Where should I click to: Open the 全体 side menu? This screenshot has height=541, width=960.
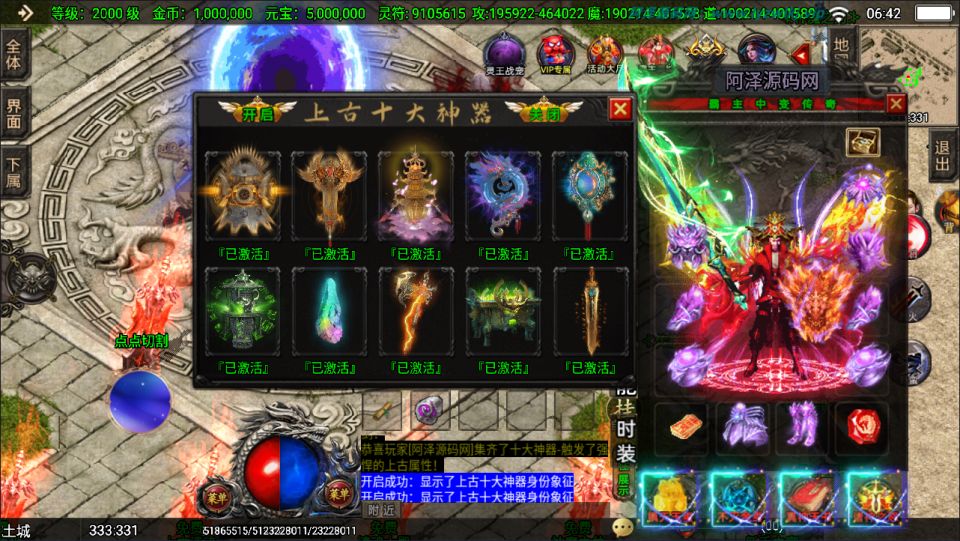[x=14, y=53]
